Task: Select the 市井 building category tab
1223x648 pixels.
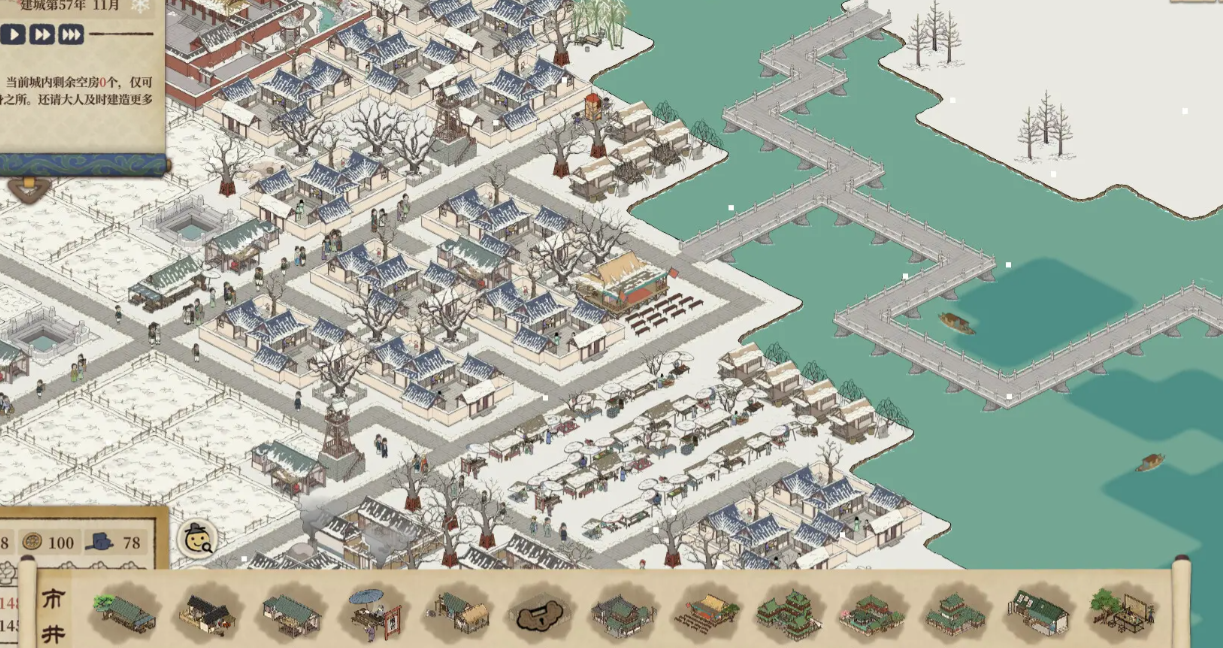Action: point(53,613)
